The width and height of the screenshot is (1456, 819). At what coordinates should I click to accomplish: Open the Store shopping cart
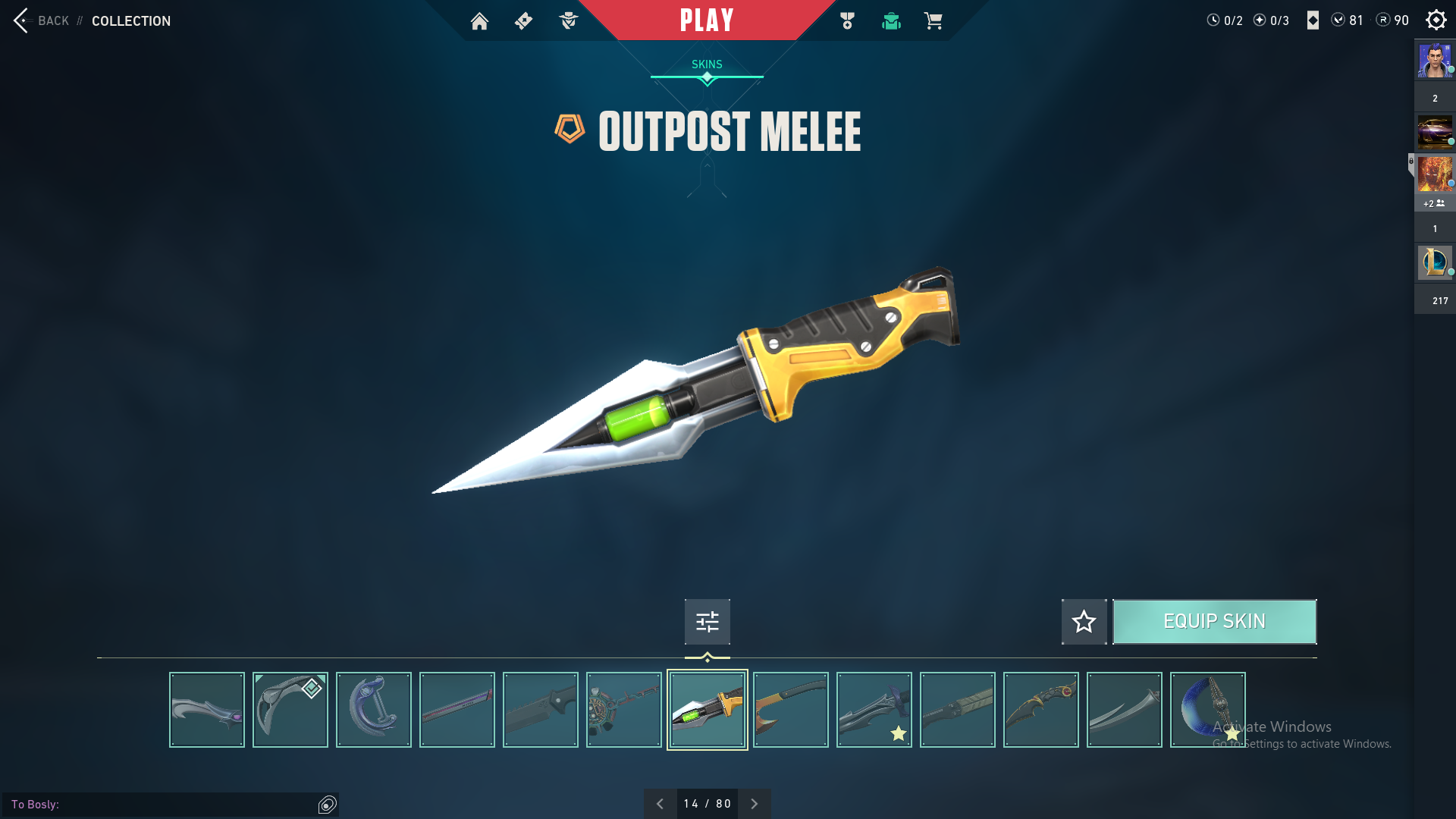tap(933, 21)
